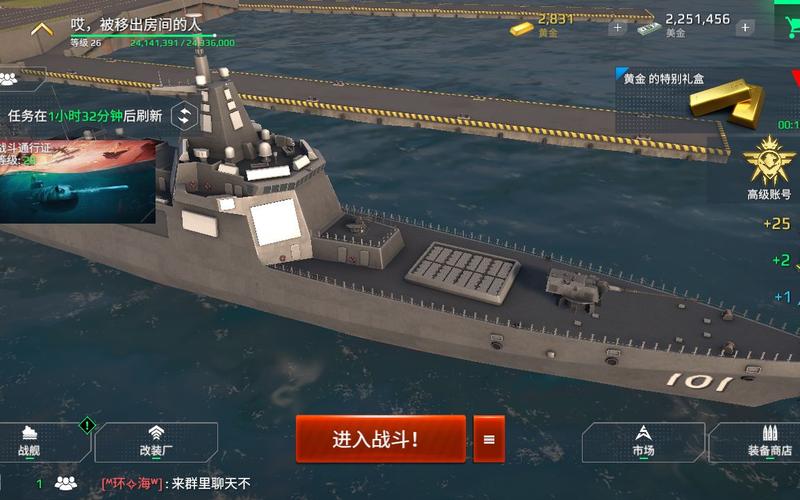The width and height of the screenshot is (800, 500).
Task: Open the battle mode list menu
Action: 488,439
